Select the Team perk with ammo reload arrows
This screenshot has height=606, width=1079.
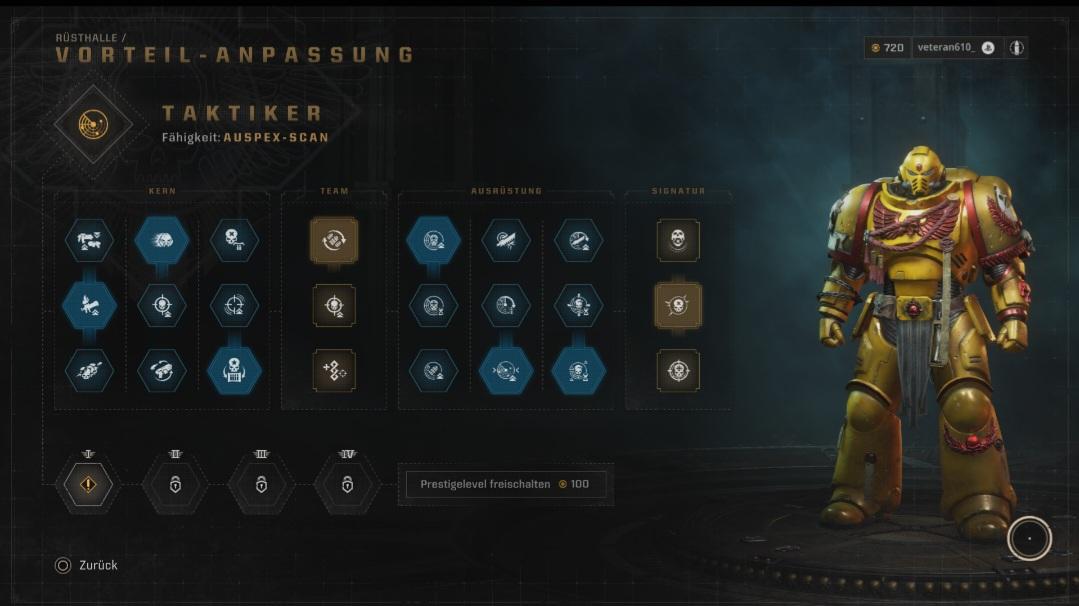(x=333, y=241)
